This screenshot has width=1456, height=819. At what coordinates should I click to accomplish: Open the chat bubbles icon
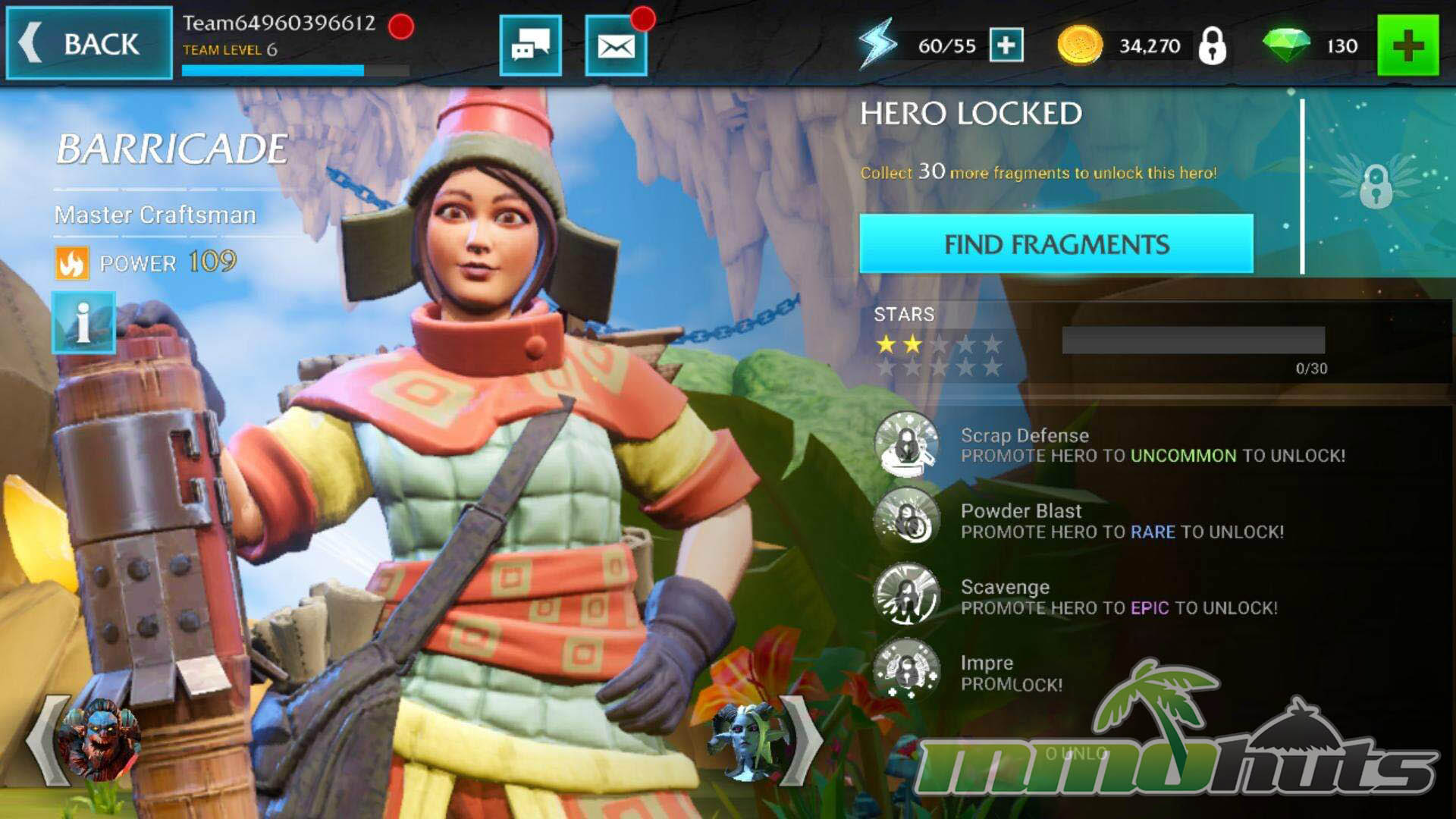(530, 46)
